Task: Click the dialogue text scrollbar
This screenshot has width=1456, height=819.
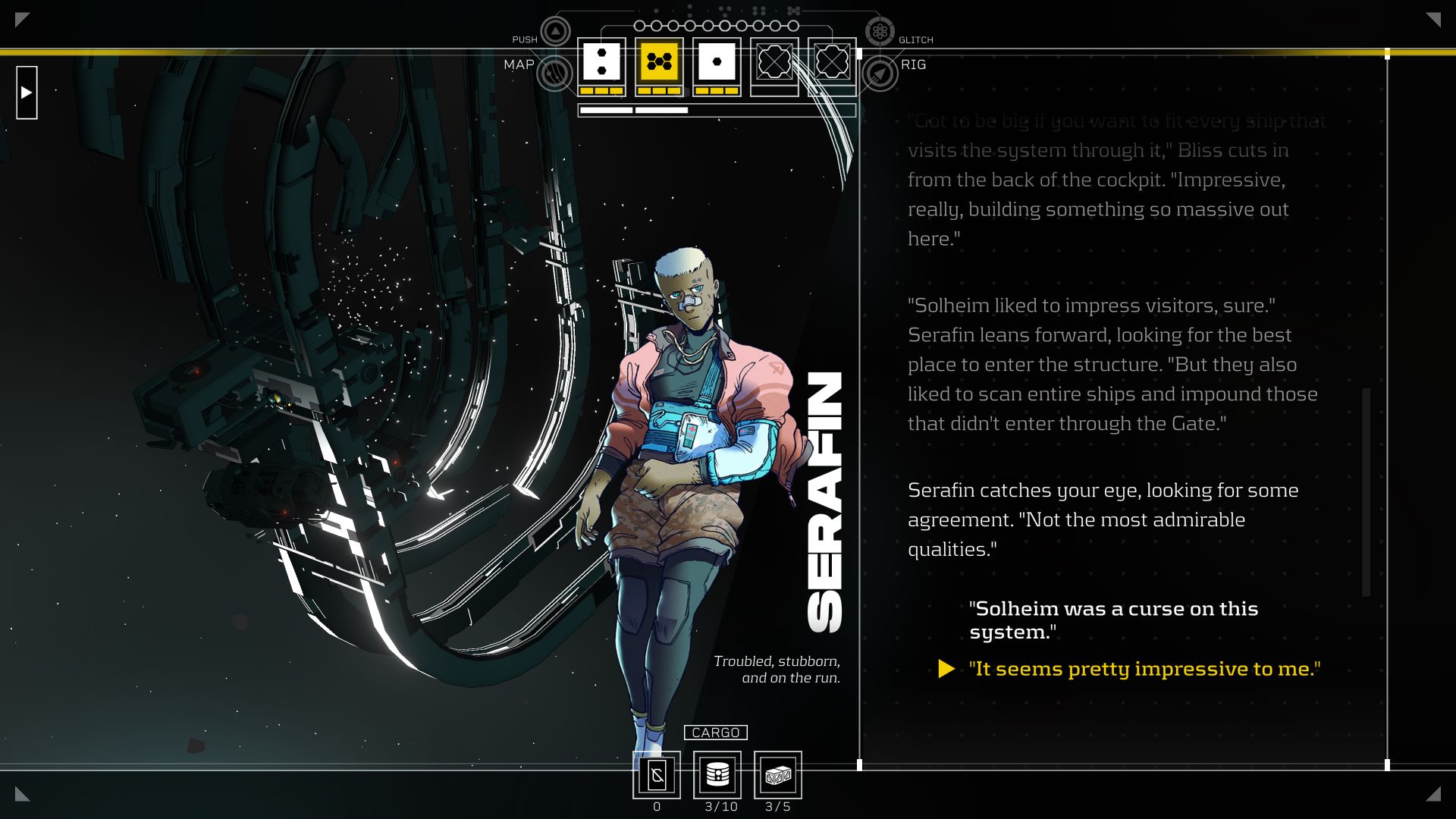Action: point(1366,491)
